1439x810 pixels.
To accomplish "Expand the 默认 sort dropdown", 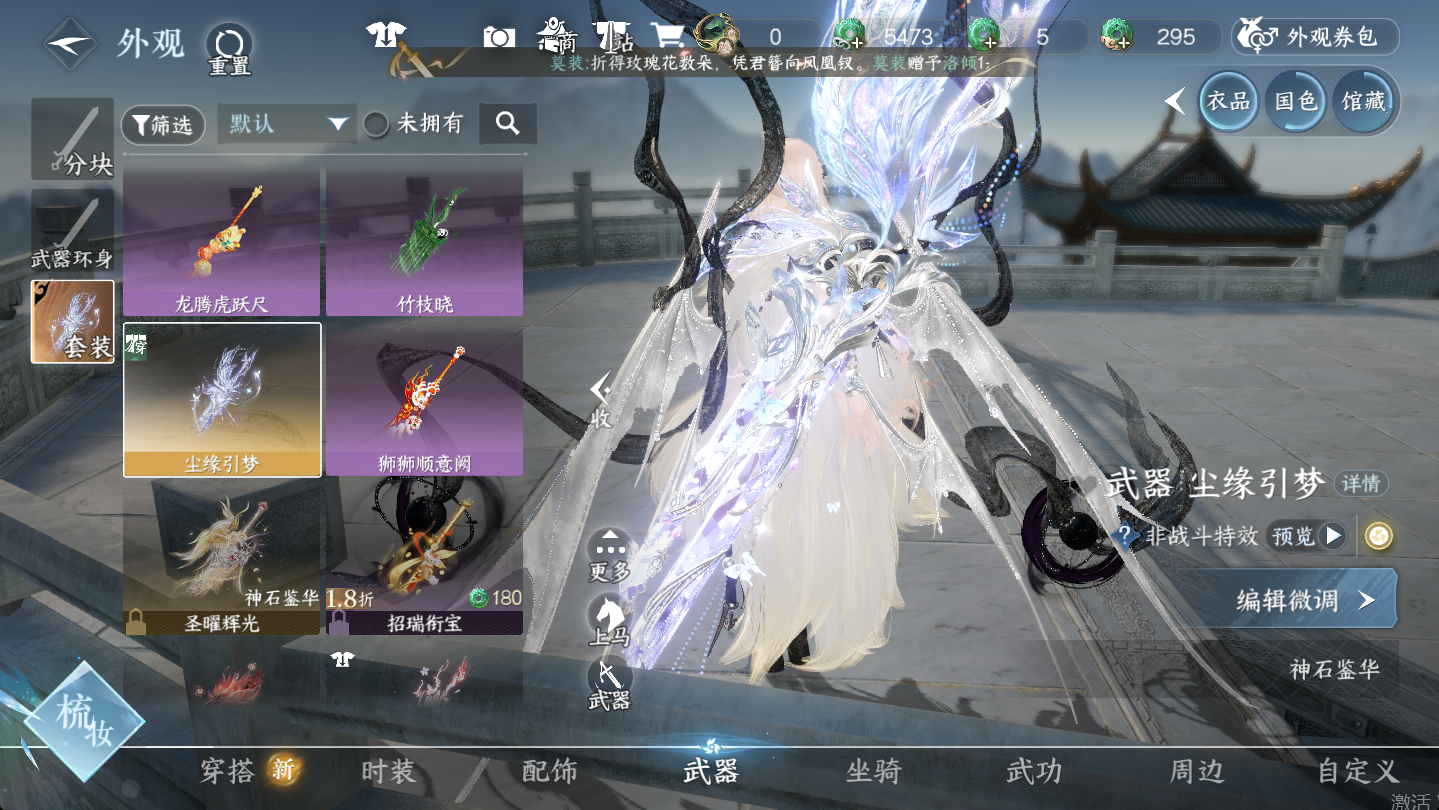I will (x=287, y=124).
